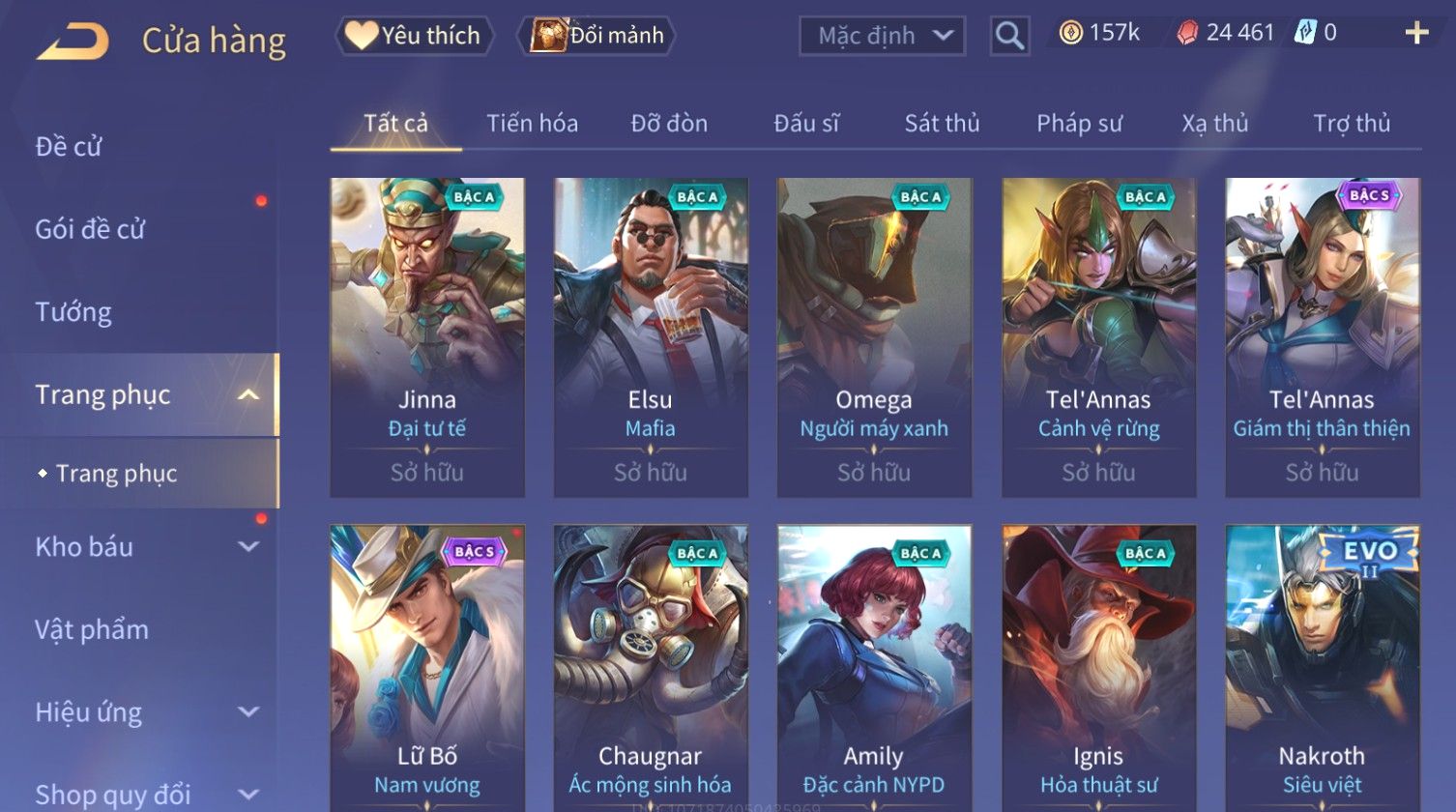Pick the Amily Đặc cảnh NYPD skin
The image size is (1456, 812).
coord(874,667)
